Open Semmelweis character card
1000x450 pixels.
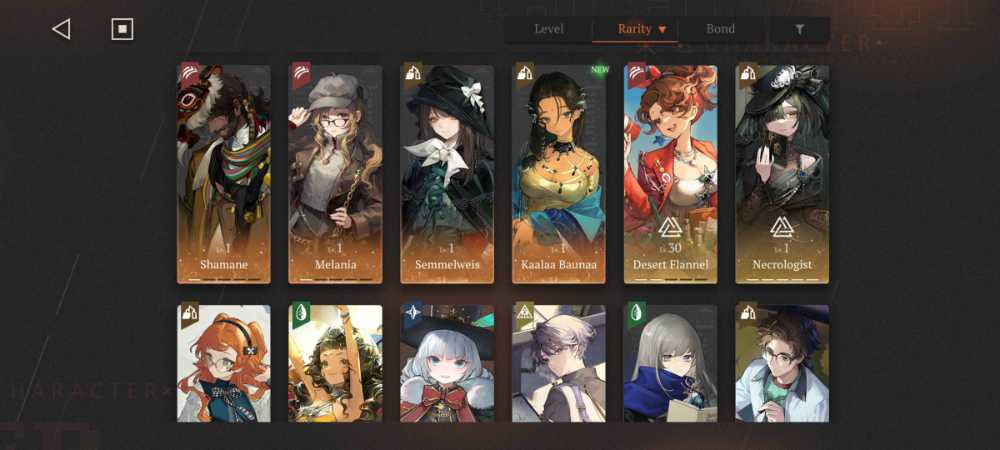coord(448,174)
